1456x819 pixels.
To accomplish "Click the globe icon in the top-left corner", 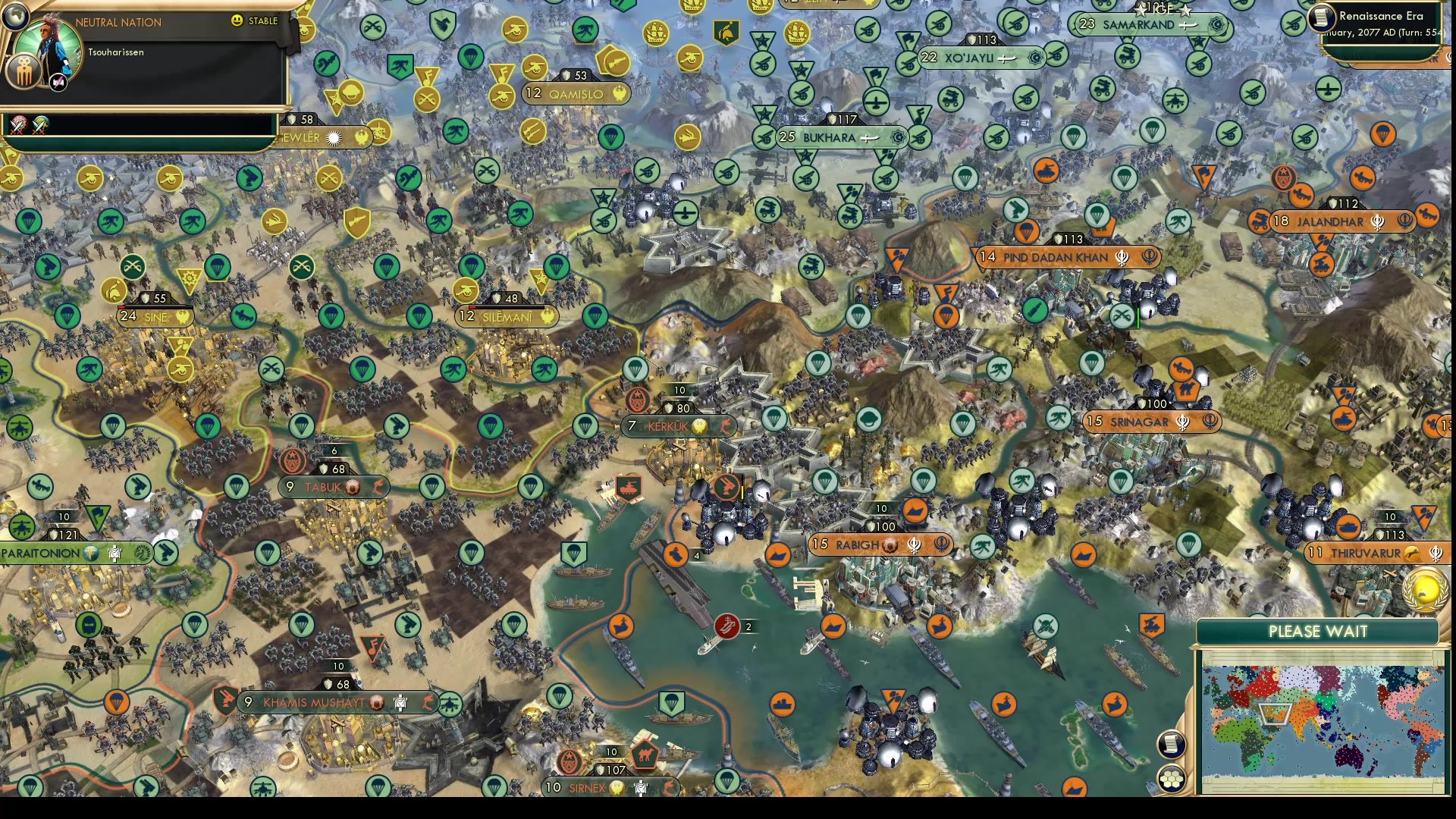I will click(15, 17).
